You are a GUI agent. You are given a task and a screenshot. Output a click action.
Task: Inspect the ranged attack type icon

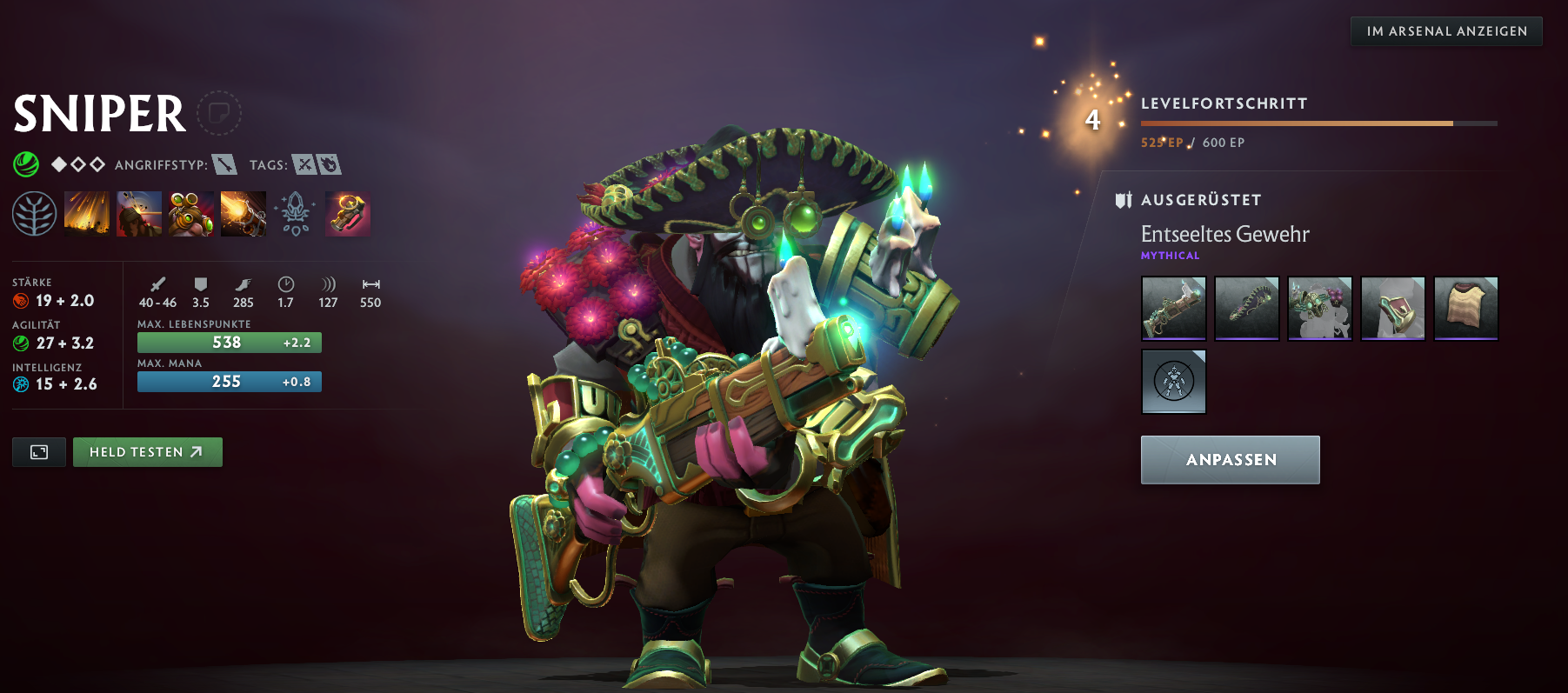(224, 163)
